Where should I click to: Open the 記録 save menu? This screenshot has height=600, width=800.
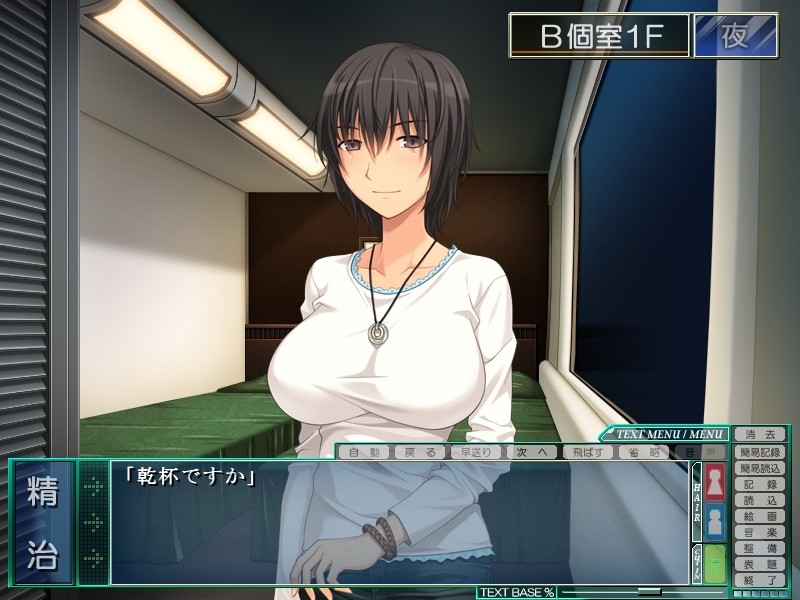(x=760, y=483)
